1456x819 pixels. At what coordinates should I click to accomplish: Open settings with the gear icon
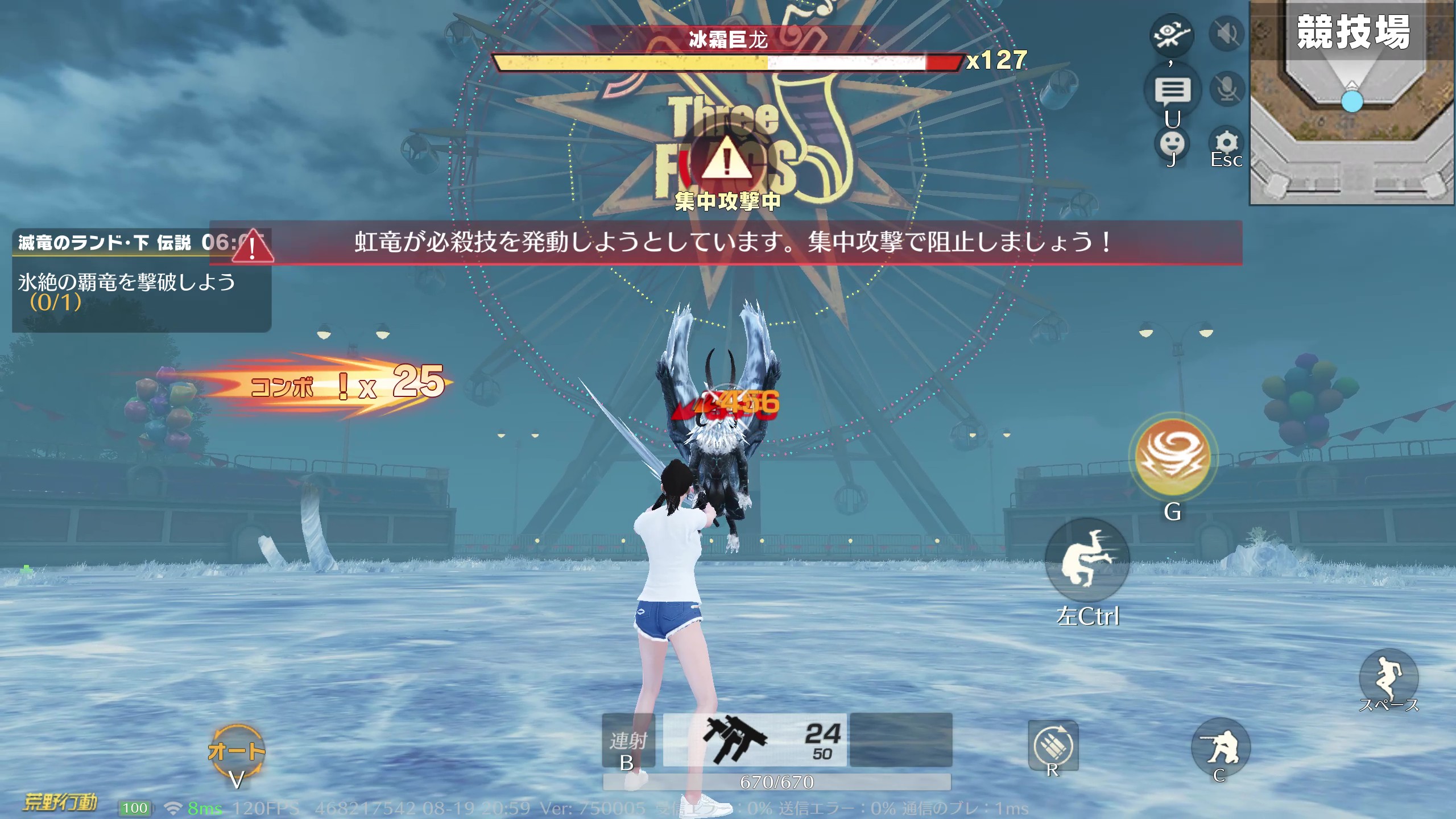[1226, 142]
